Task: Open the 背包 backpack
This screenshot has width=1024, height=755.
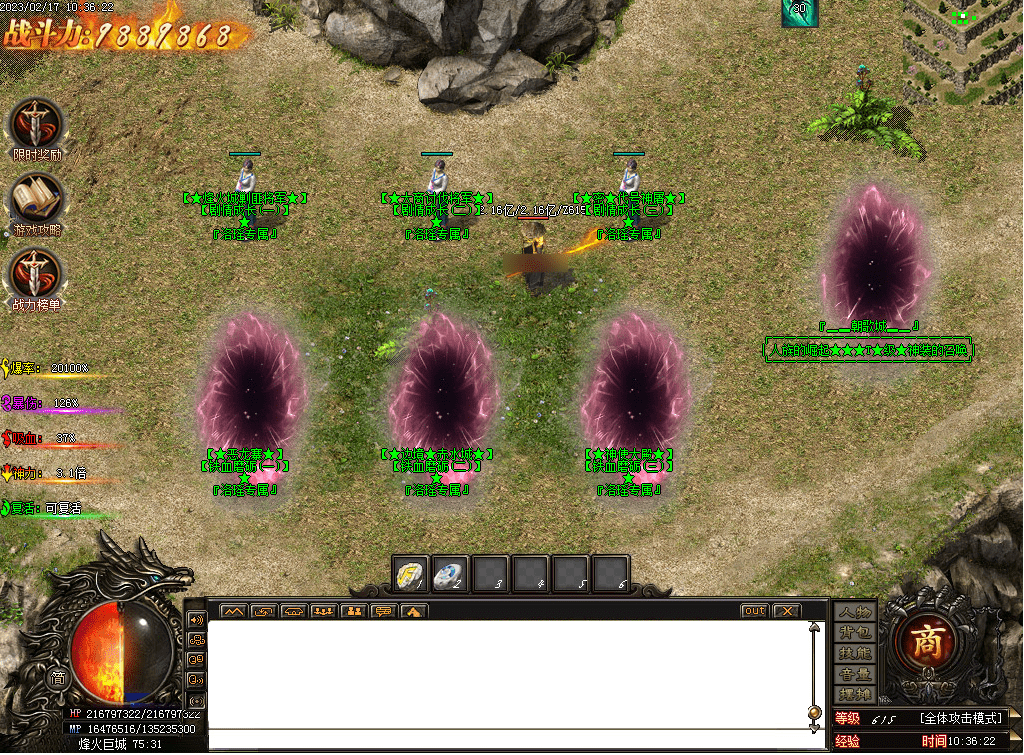Action: pos(855,633)
